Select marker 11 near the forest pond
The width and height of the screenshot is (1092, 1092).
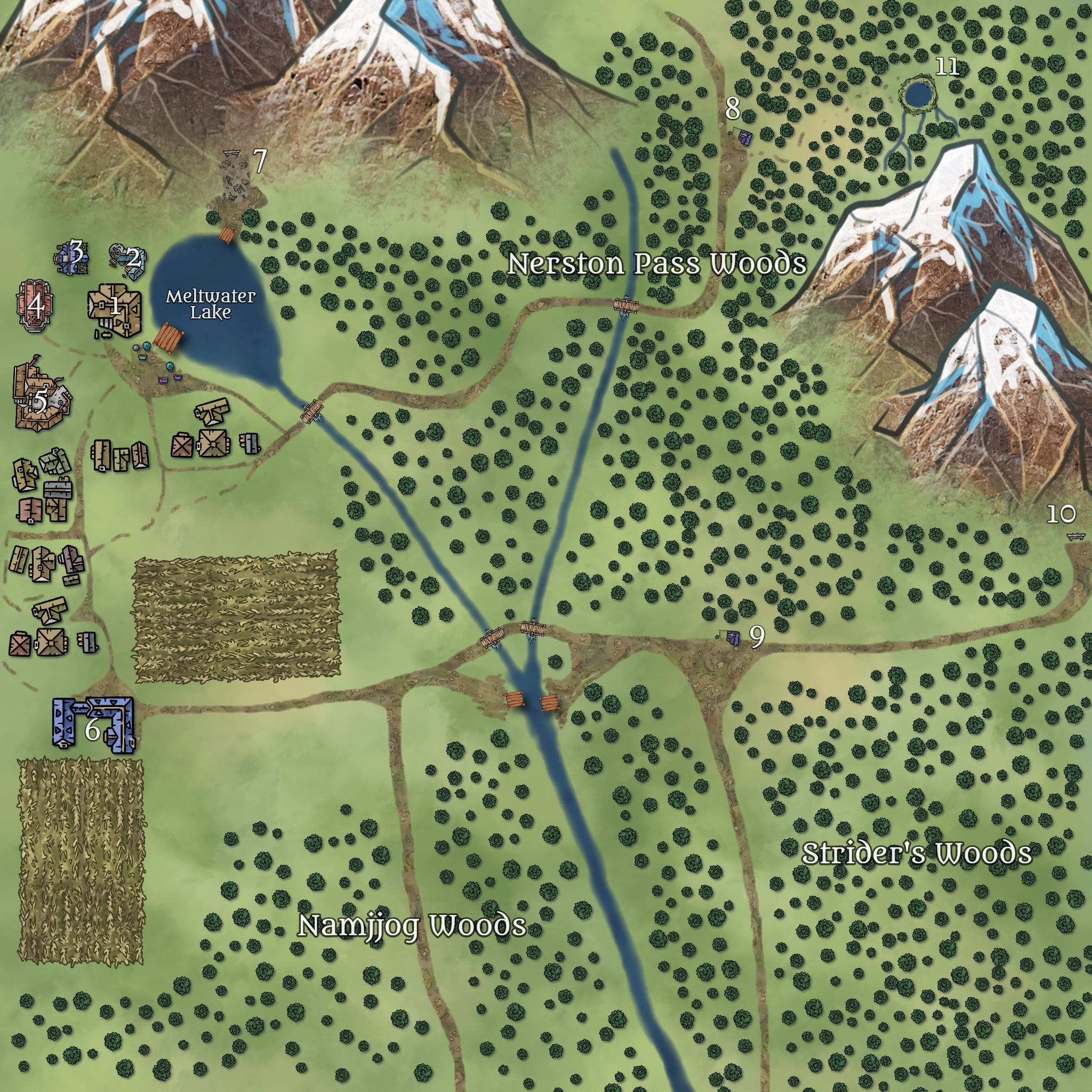point(948,67)
